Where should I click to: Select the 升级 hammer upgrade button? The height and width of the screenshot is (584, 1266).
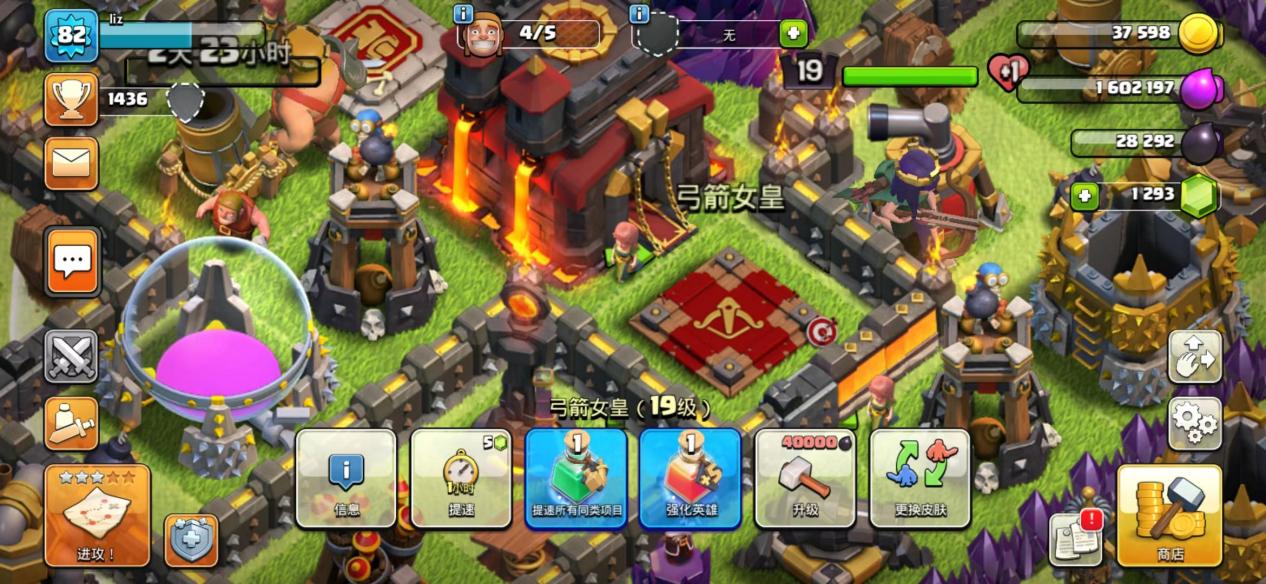click(805, 478)
